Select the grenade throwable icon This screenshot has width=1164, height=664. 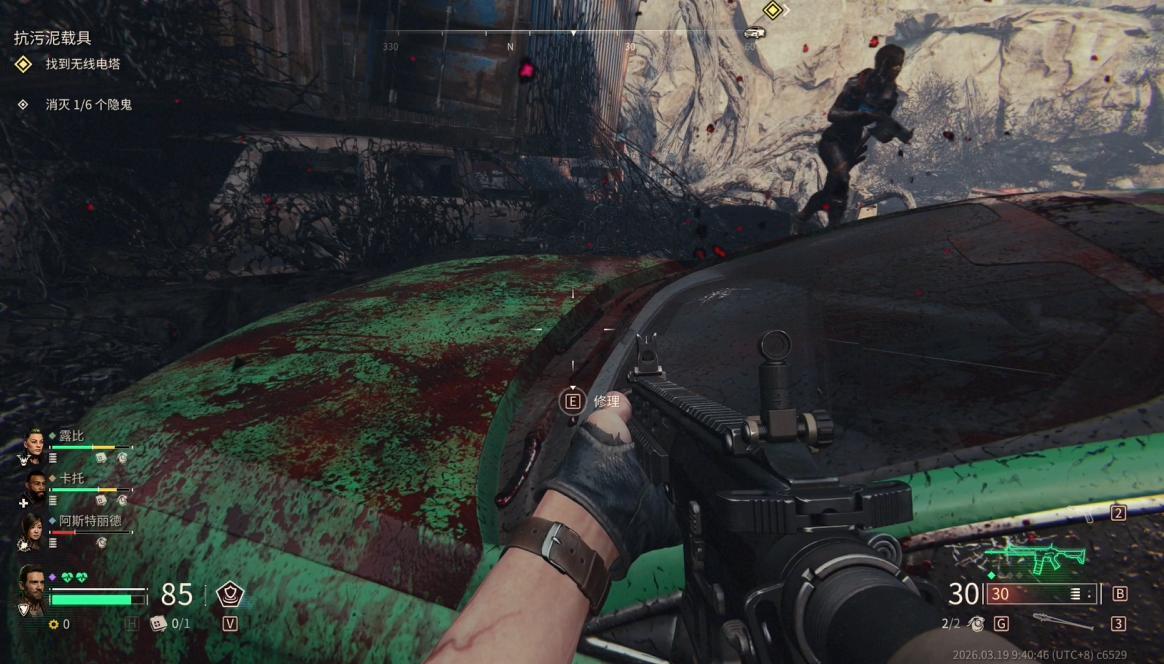[977, 623]
